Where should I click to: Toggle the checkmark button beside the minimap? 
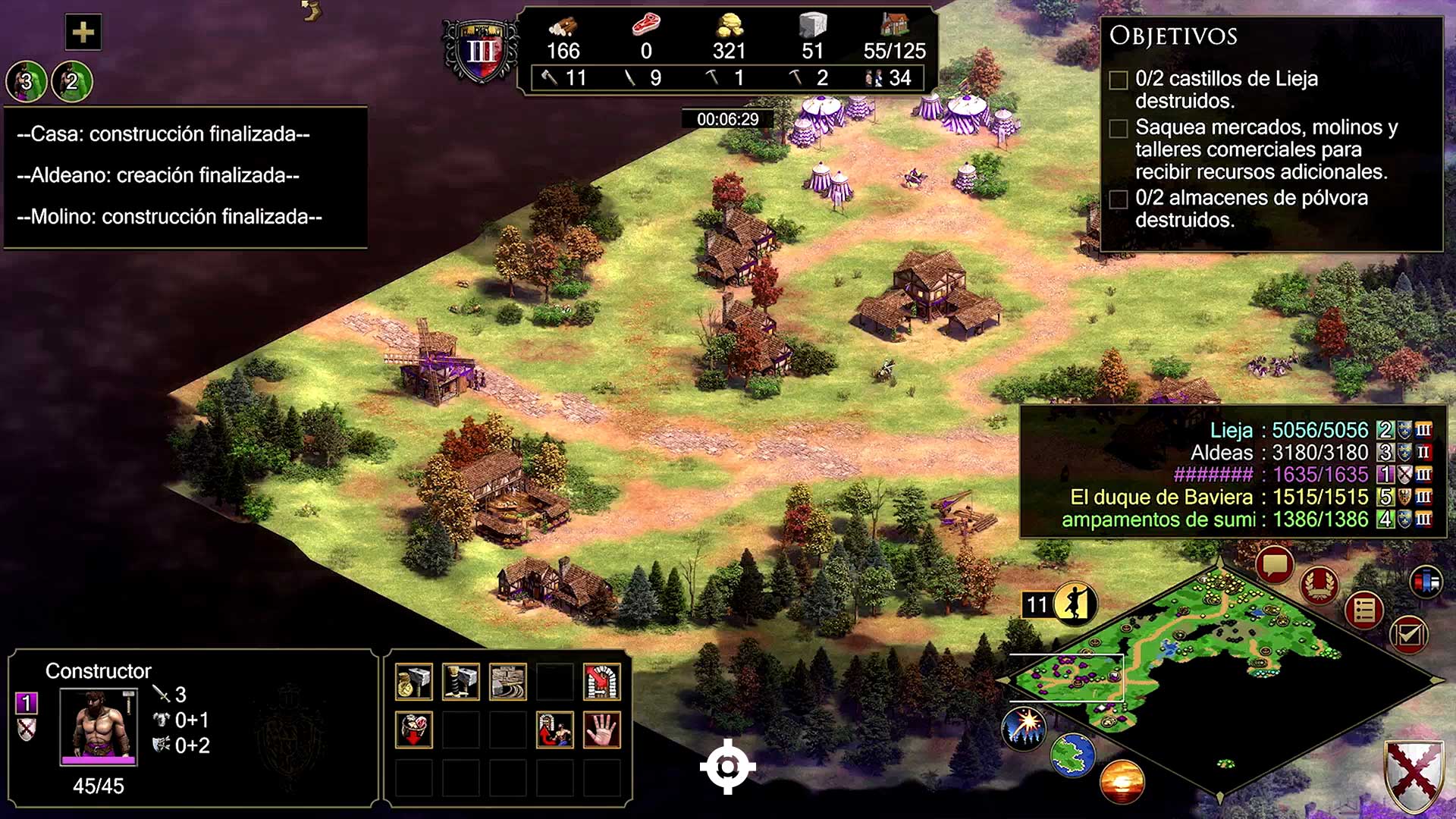tap(1408, 634)
